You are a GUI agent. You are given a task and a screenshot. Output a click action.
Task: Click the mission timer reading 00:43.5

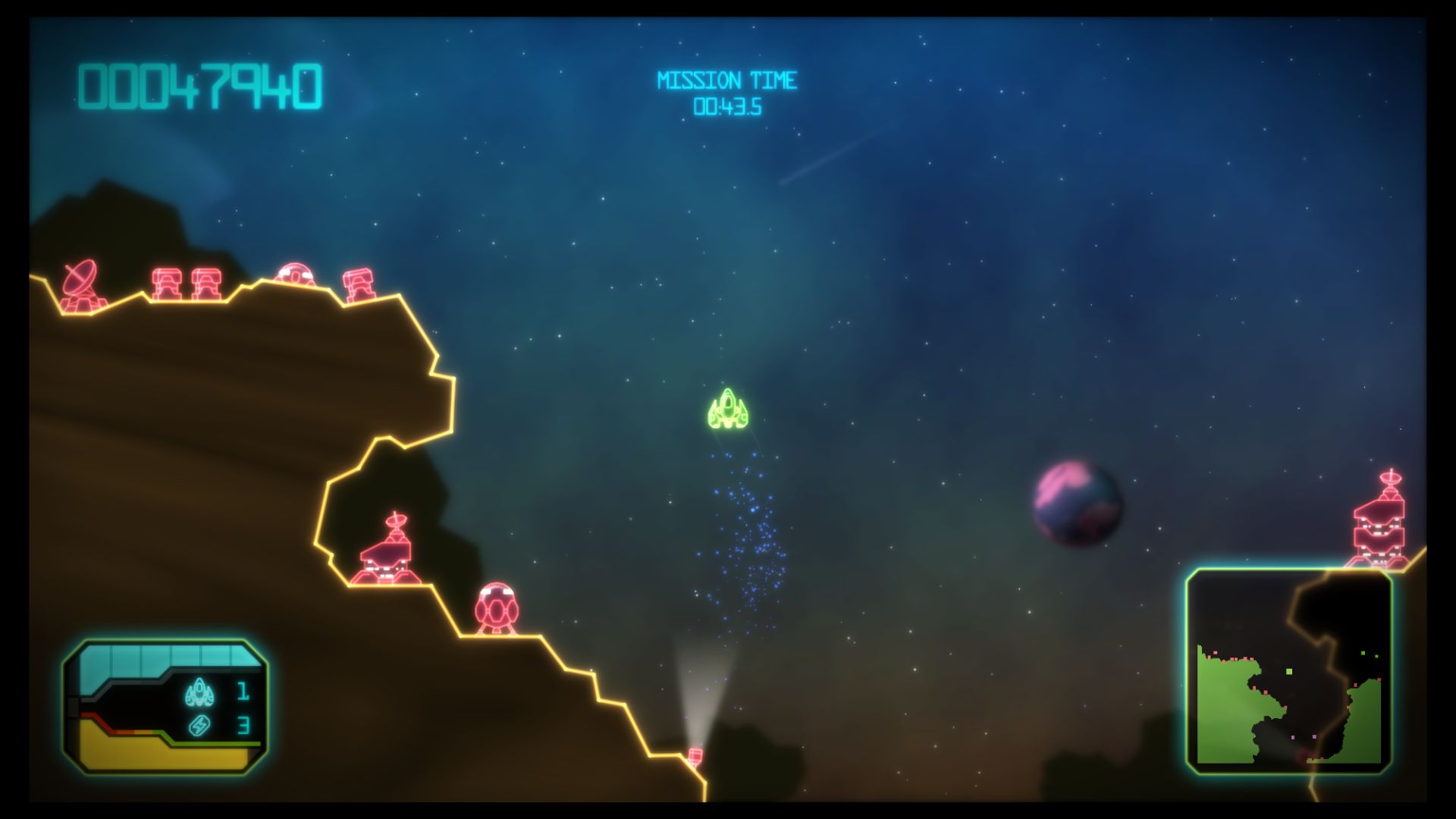pos(727,106)
